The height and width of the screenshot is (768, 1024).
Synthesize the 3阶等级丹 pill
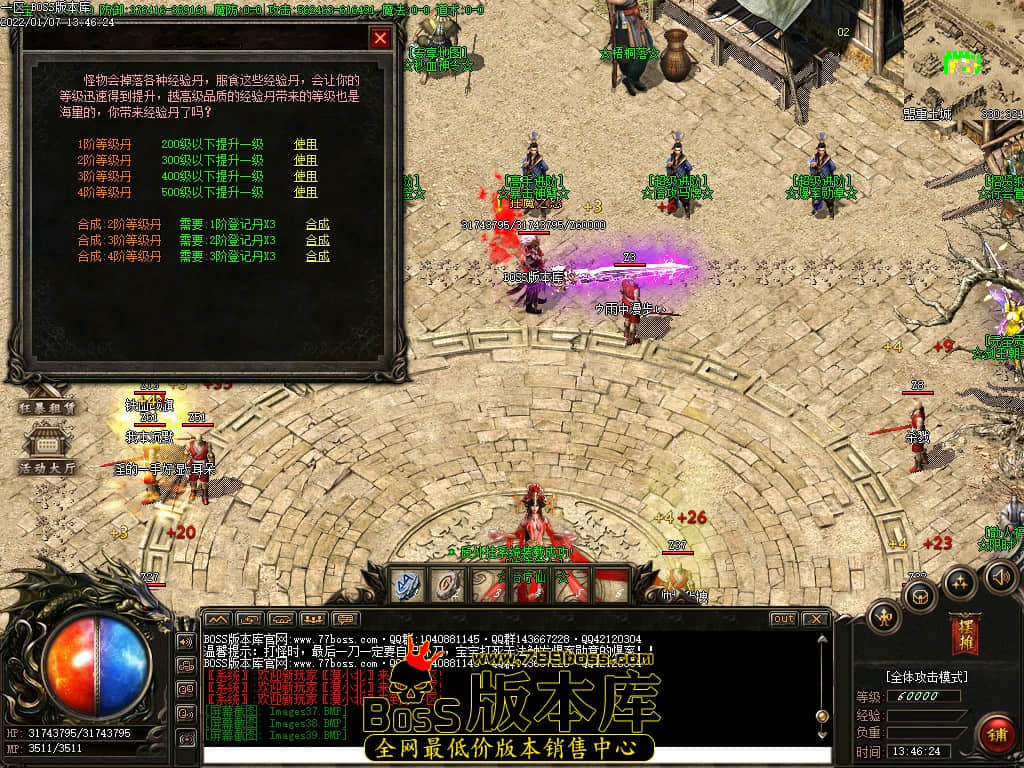pyautogui.click(x=317, y=240)
